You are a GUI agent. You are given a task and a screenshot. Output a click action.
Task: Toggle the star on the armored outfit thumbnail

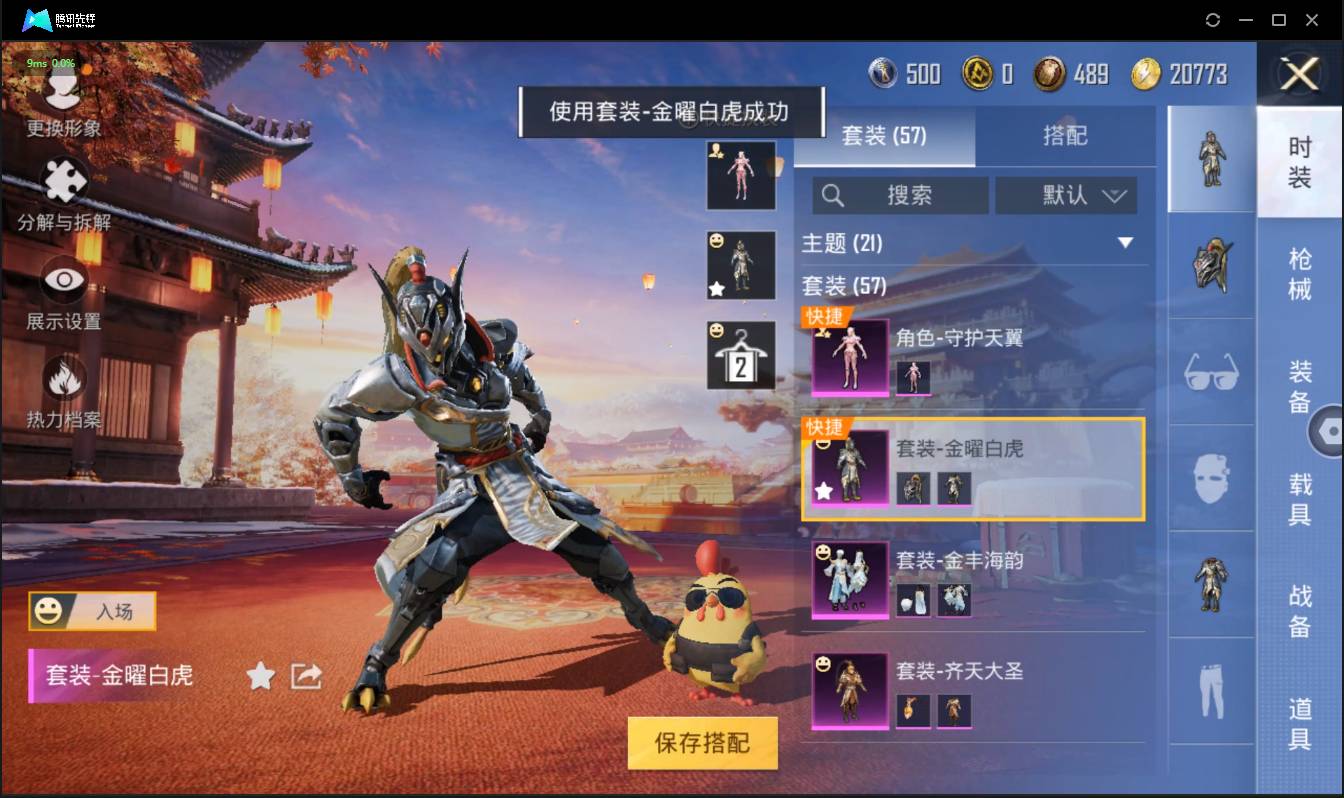(717, 290)
